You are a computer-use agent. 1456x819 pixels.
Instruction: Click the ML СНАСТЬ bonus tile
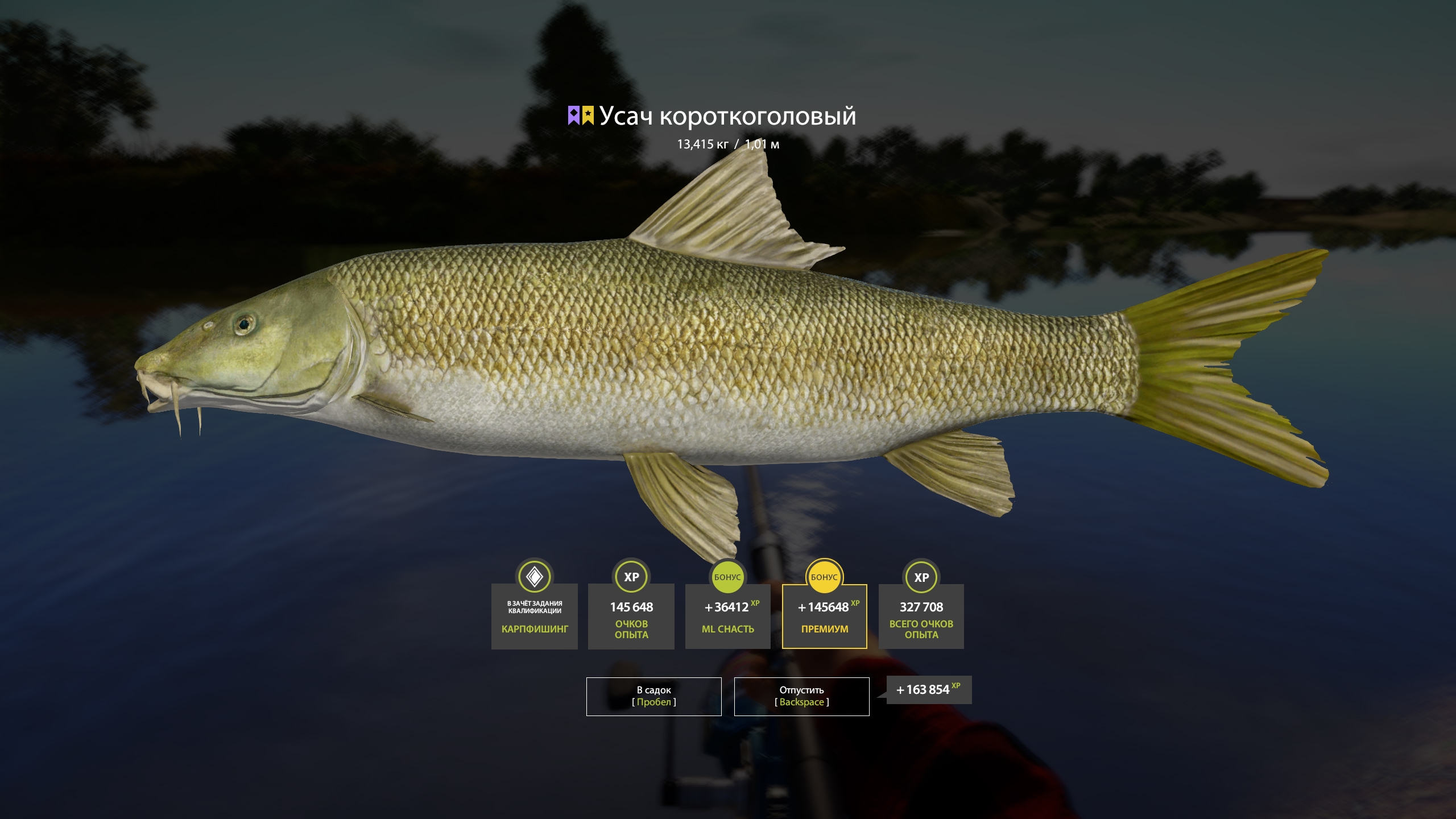pos(727,617)
